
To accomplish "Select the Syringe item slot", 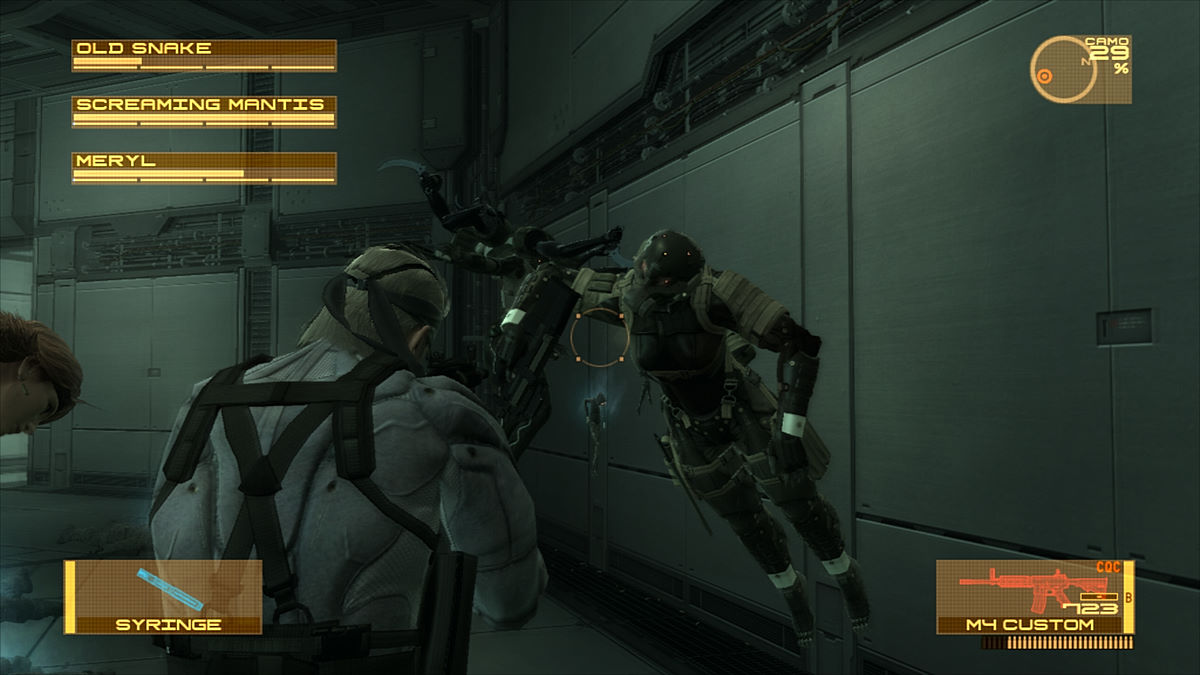I will [164, 596].
